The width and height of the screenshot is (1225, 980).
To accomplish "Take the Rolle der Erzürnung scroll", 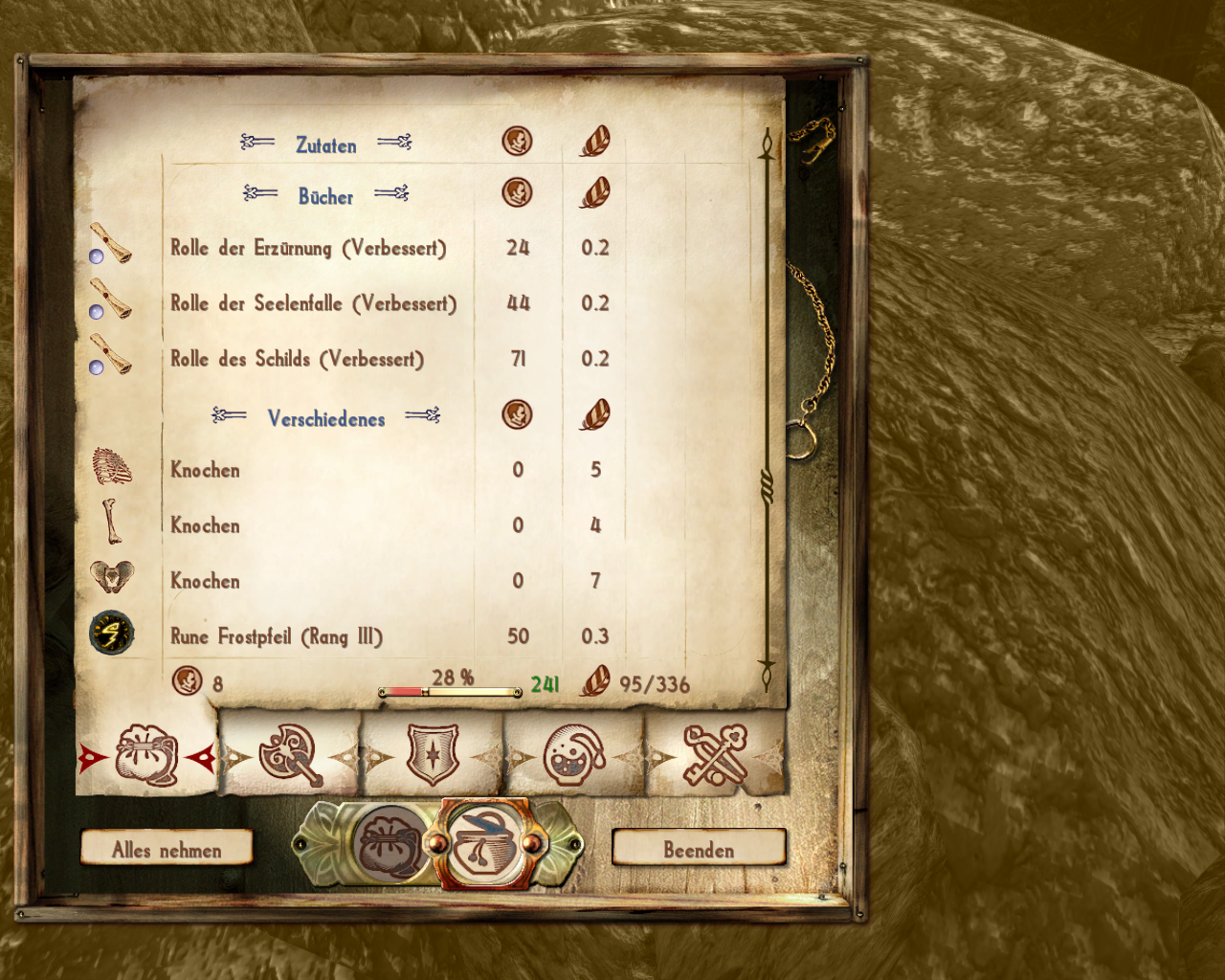I will coord(308,248).
